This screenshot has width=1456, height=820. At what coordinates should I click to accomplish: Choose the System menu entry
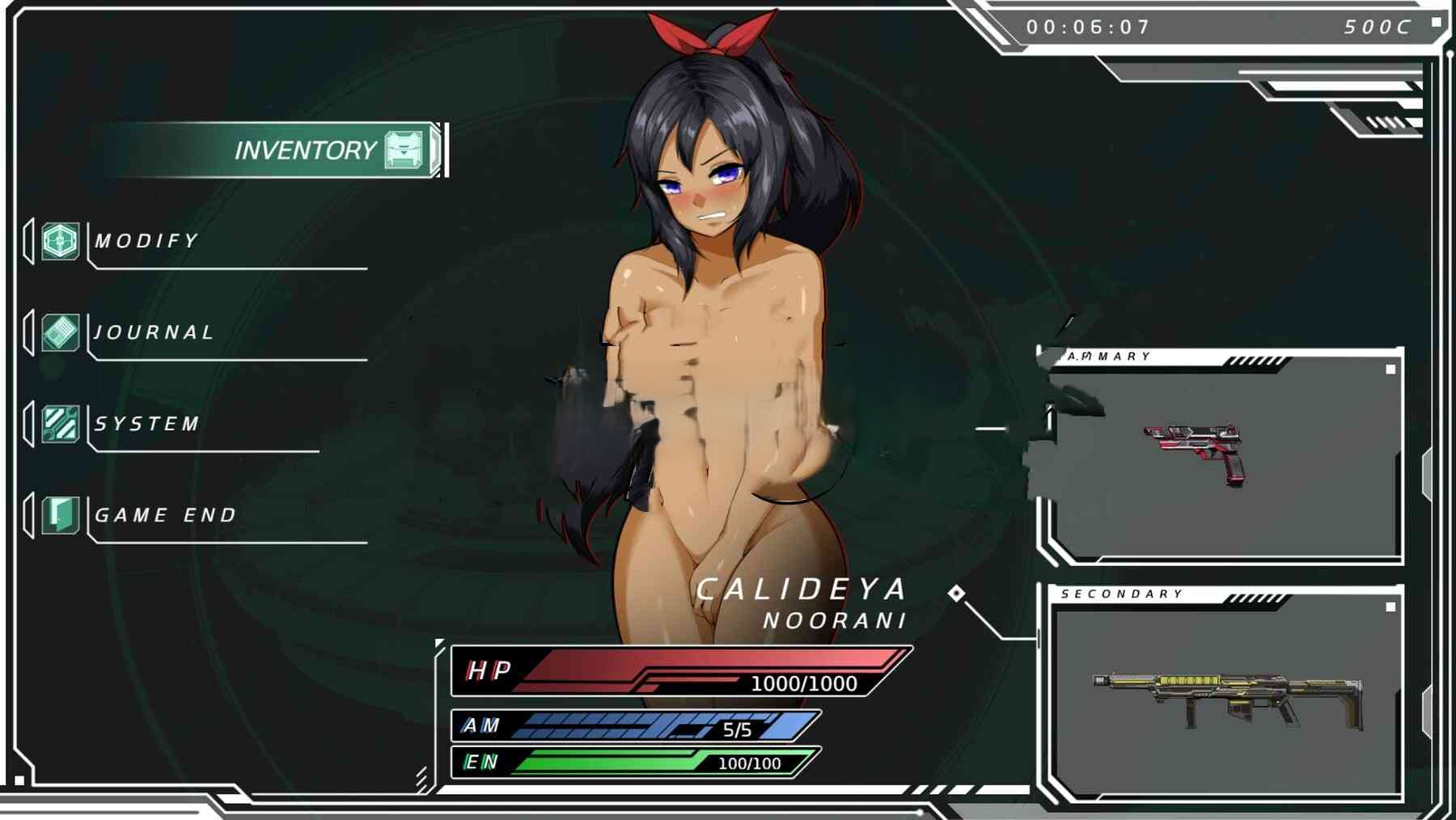(x=147, y=424)
